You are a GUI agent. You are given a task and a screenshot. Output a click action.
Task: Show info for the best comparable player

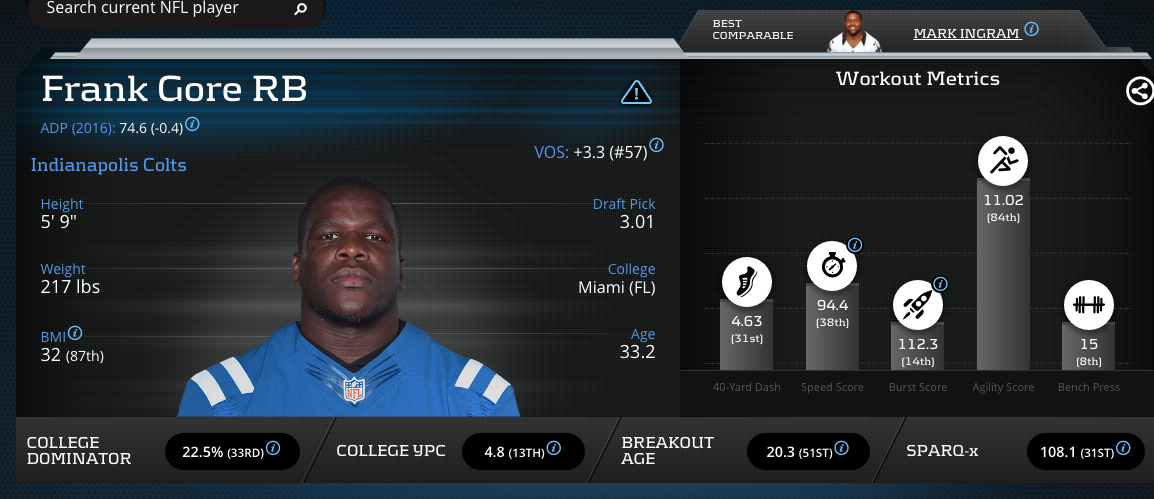pyautogui.click(x=1032, y=29)
